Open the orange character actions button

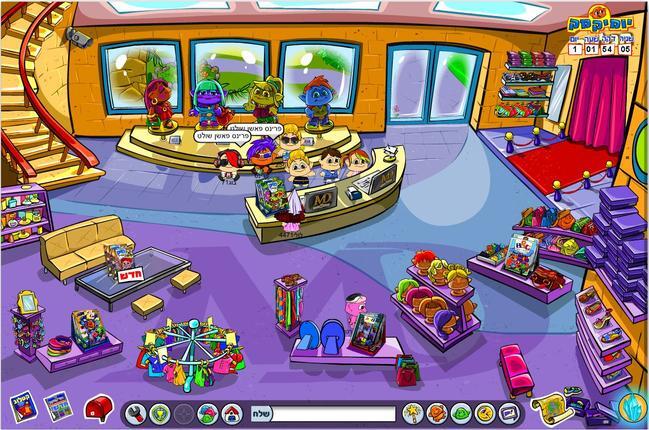tap(437, 413)
